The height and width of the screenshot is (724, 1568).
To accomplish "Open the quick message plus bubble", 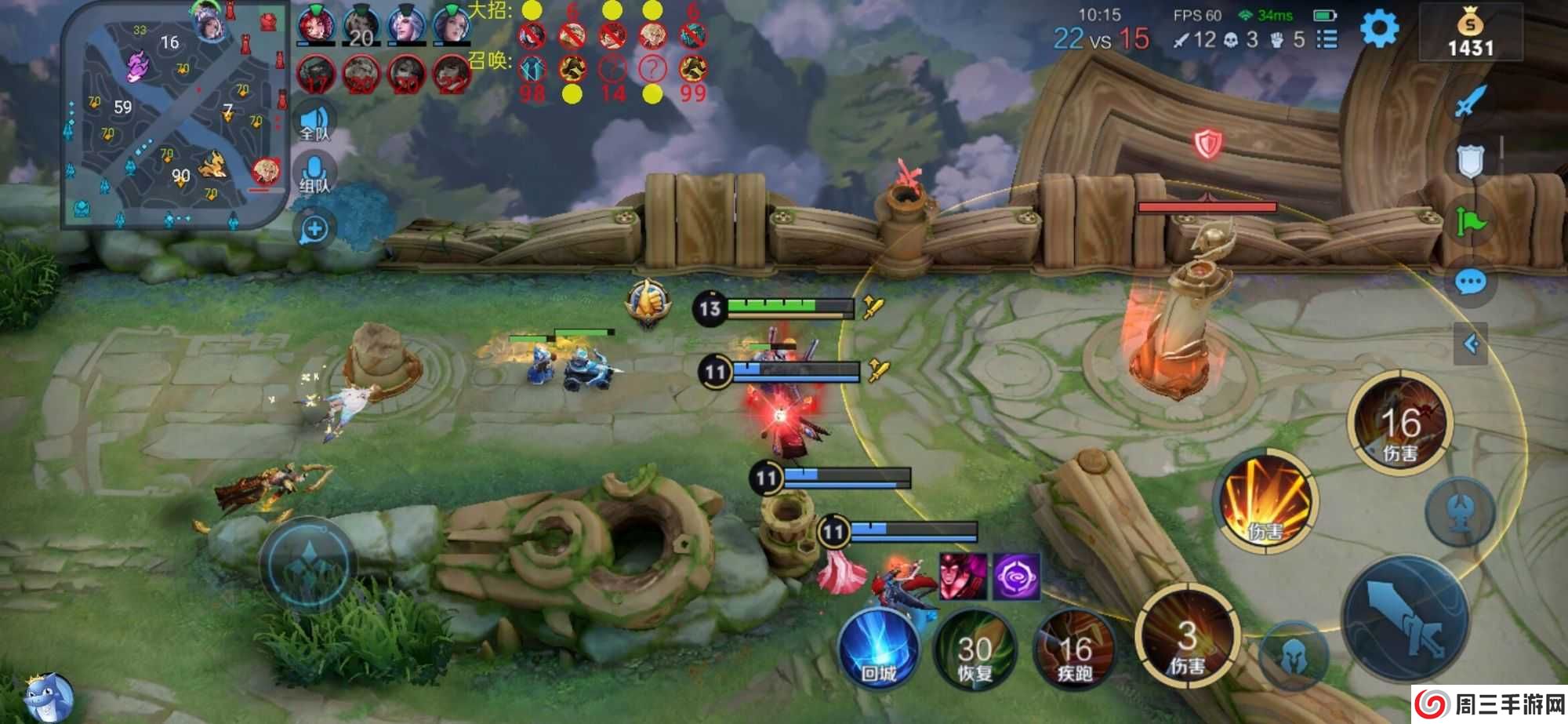I will 314,230.
